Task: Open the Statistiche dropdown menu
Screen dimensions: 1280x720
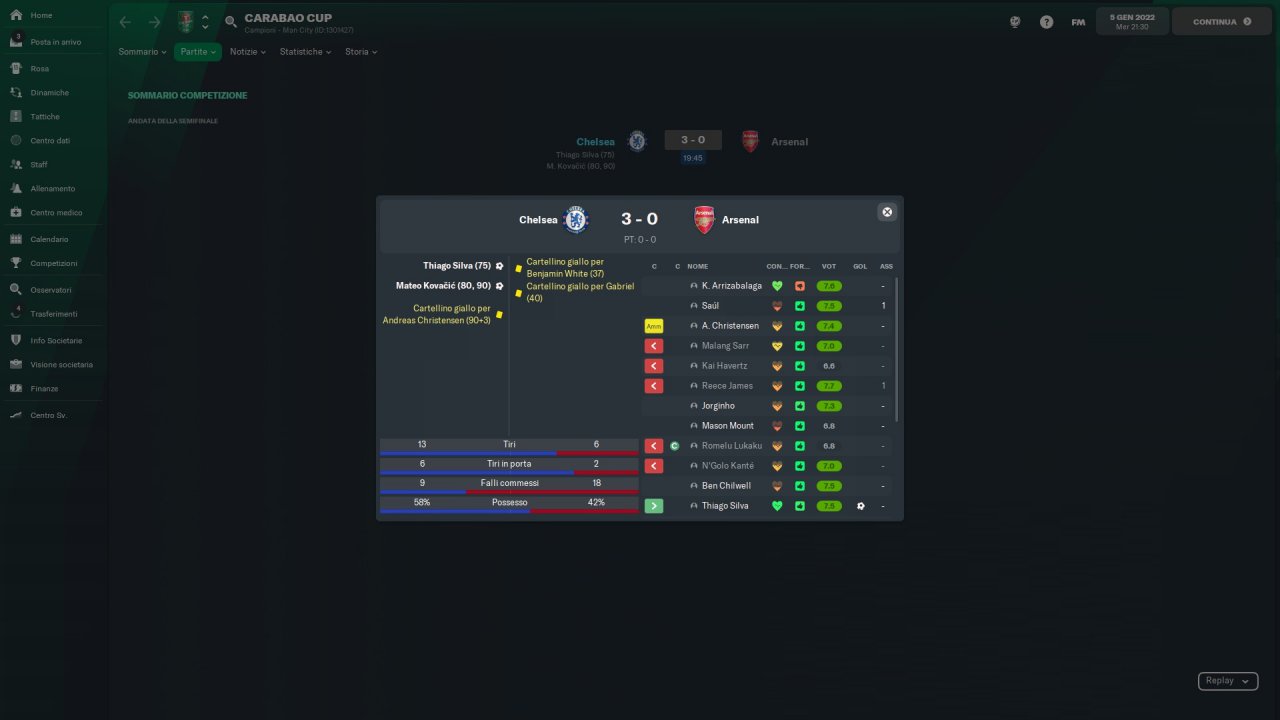Action: click(x=305, y=52)
